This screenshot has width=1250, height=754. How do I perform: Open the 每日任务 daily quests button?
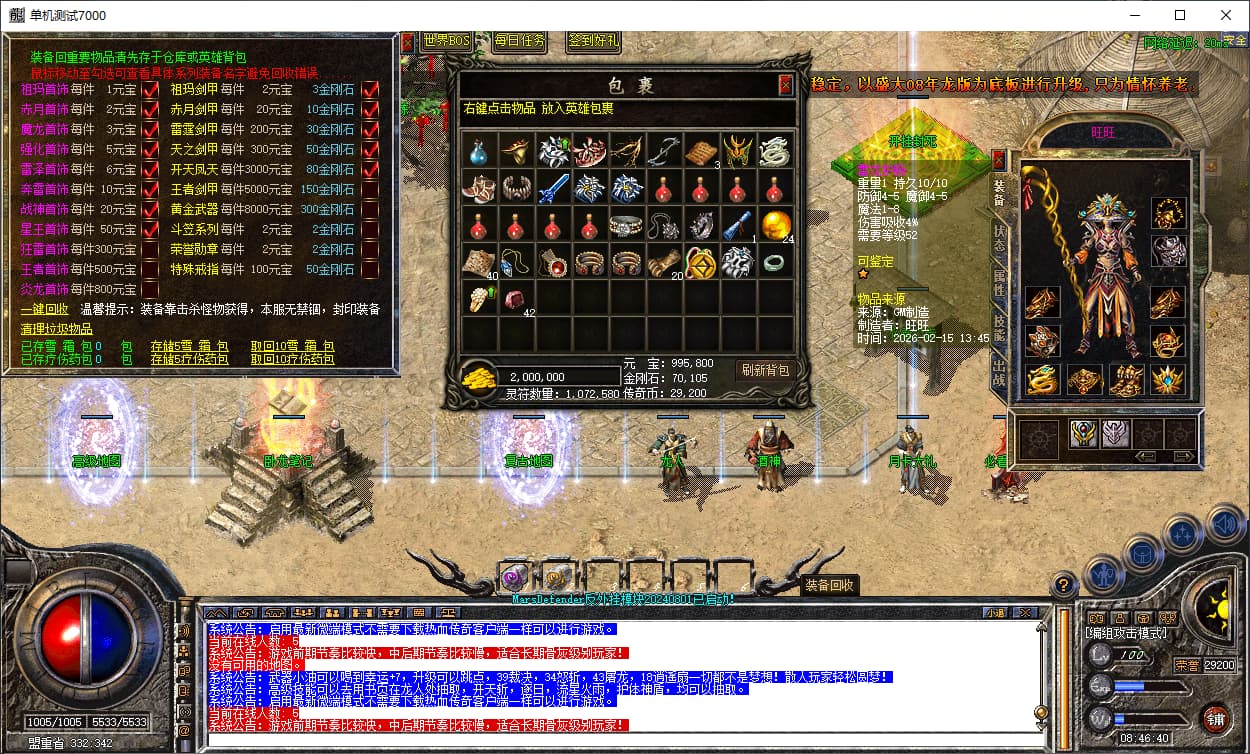coord(520,41)
